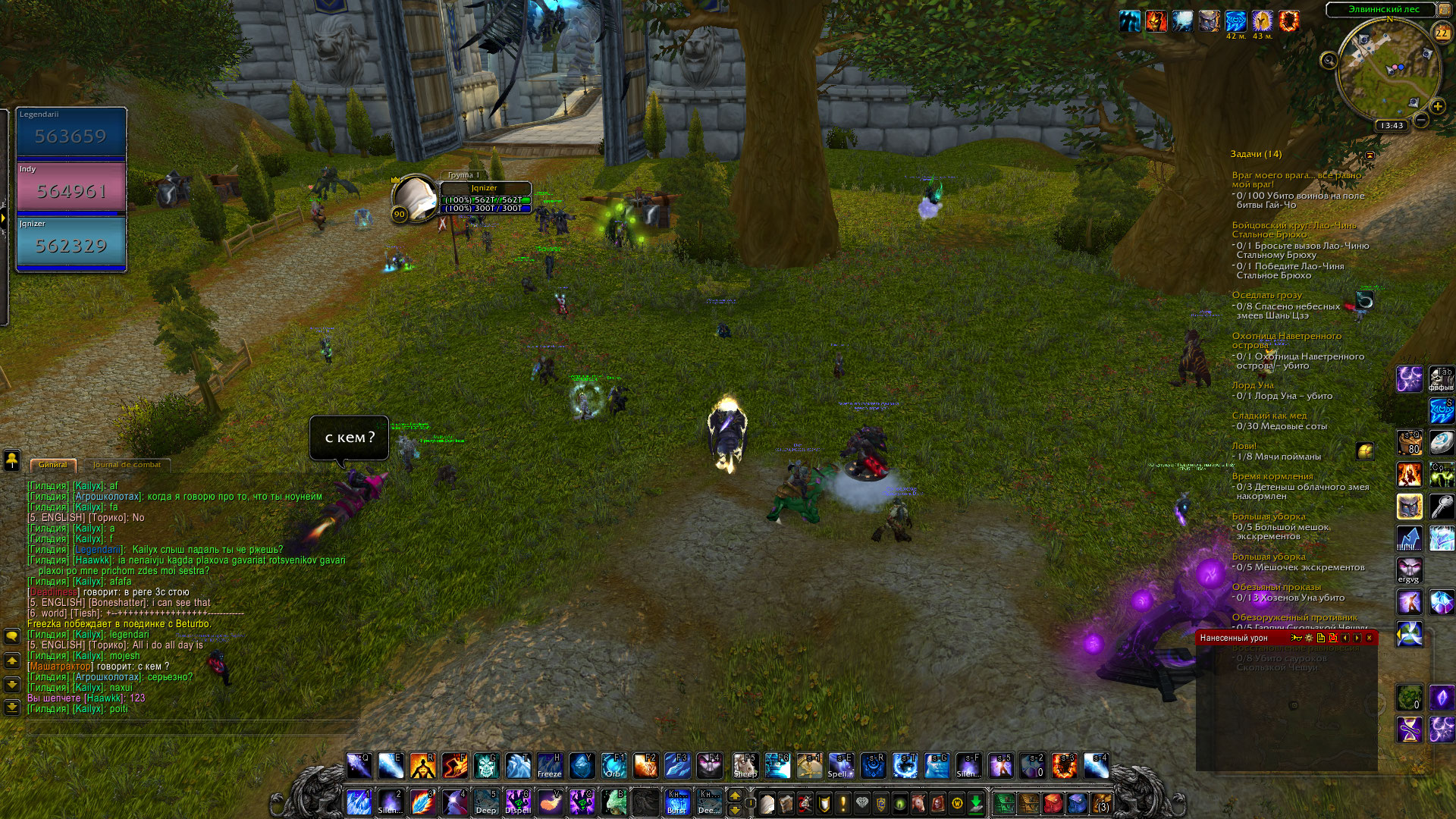Cast the Dispell ability

tap(518, 802)
